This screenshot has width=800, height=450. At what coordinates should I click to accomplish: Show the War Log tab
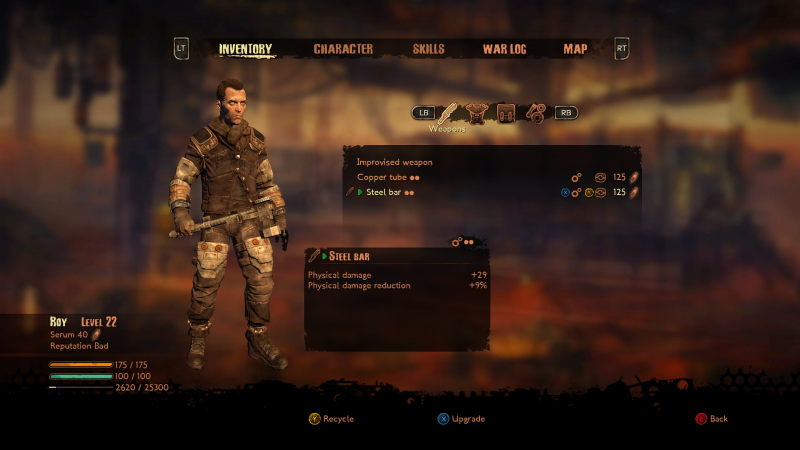click(504, 49)
